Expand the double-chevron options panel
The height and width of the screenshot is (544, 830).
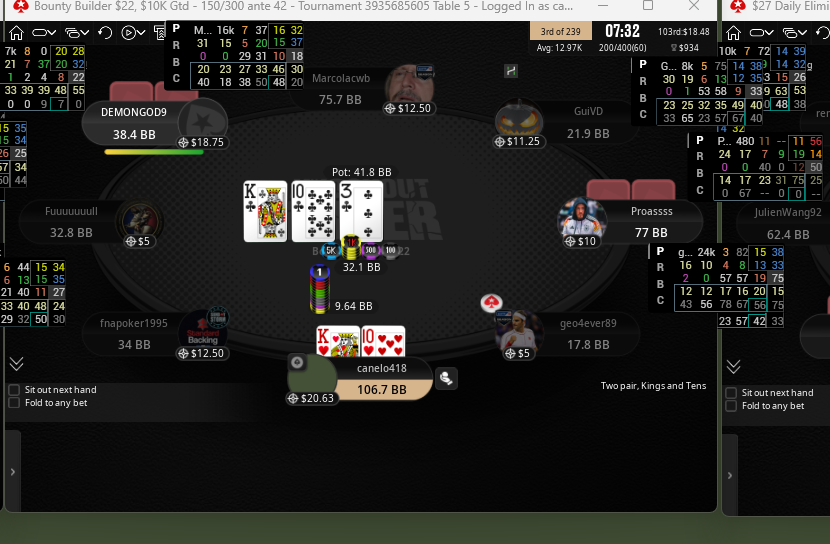pos(16,365)
